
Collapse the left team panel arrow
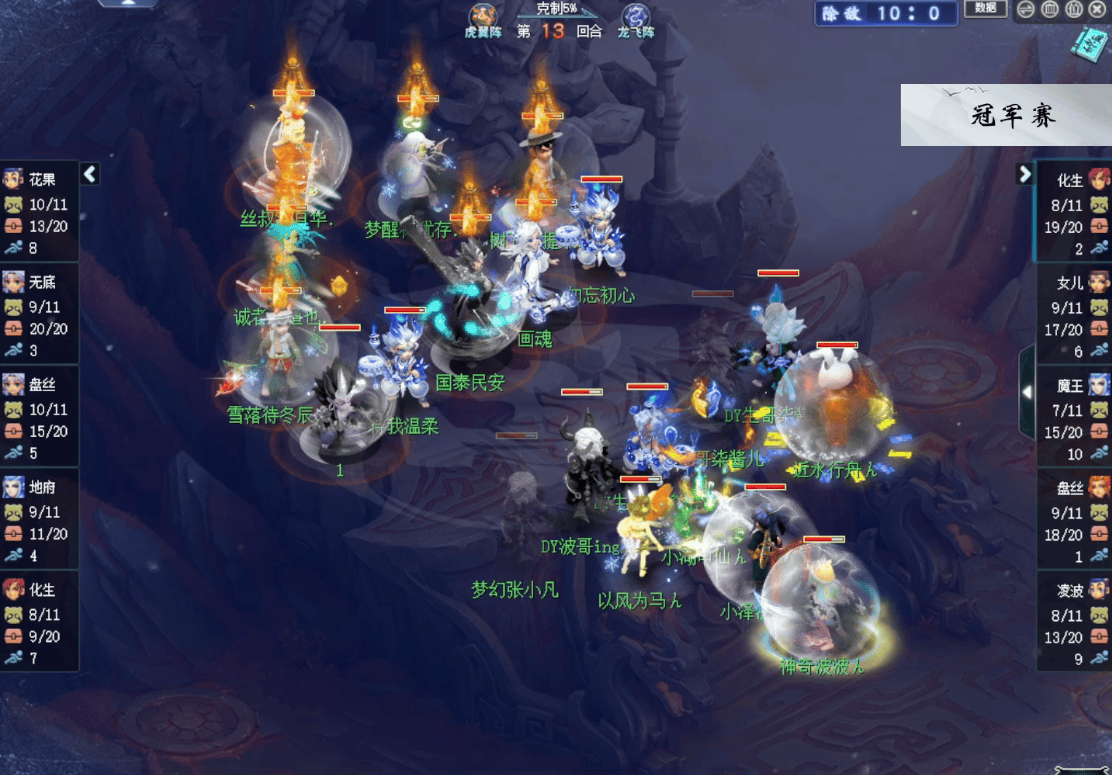[x=90, y=174]
